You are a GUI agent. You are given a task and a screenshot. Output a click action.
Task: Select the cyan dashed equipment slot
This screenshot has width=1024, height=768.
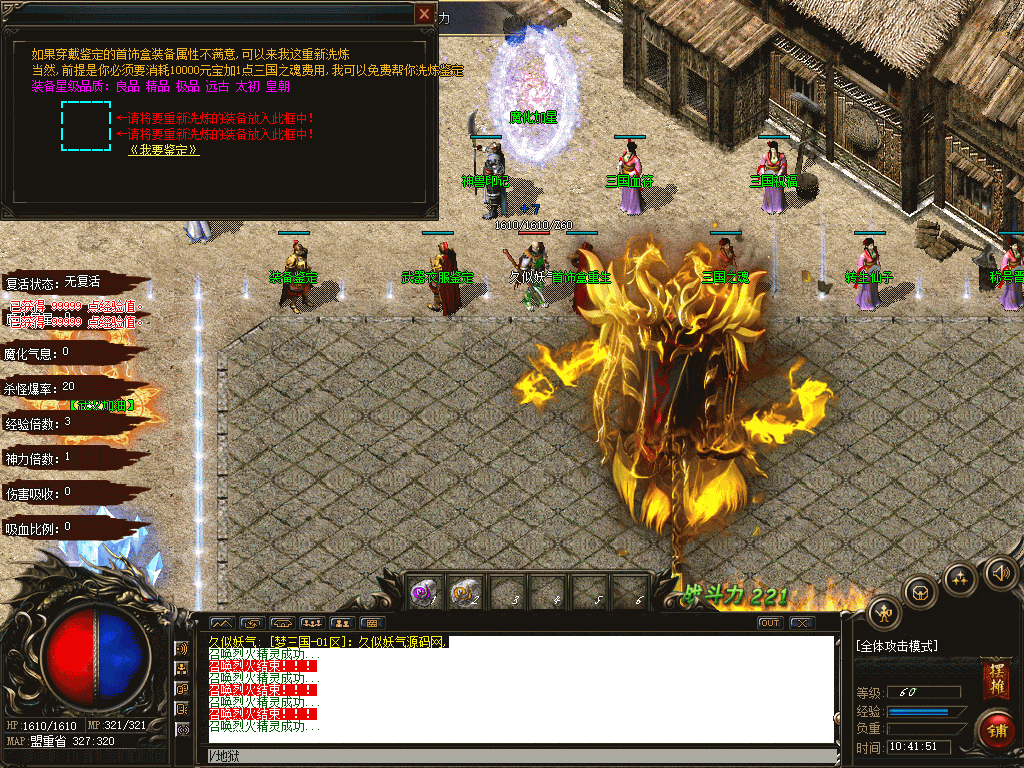pos(85,126)
